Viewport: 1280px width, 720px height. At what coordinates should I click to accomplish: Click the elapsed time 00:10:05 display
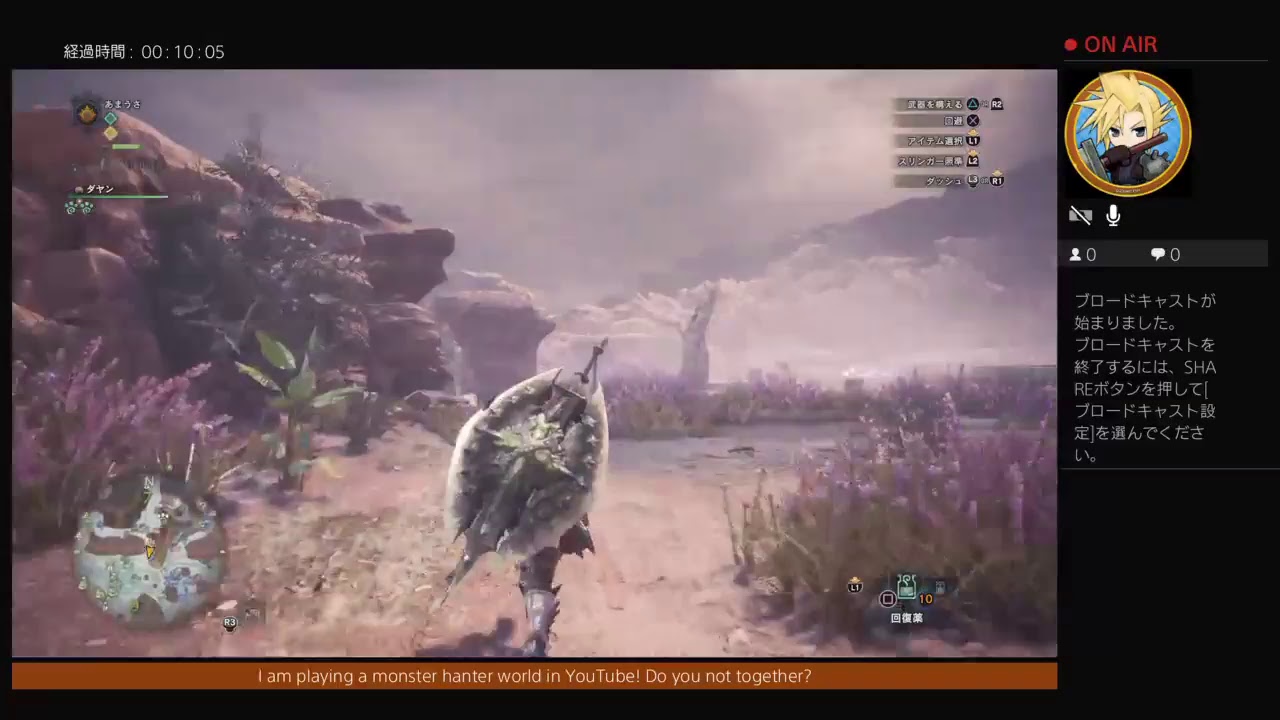tap(144, 52)
